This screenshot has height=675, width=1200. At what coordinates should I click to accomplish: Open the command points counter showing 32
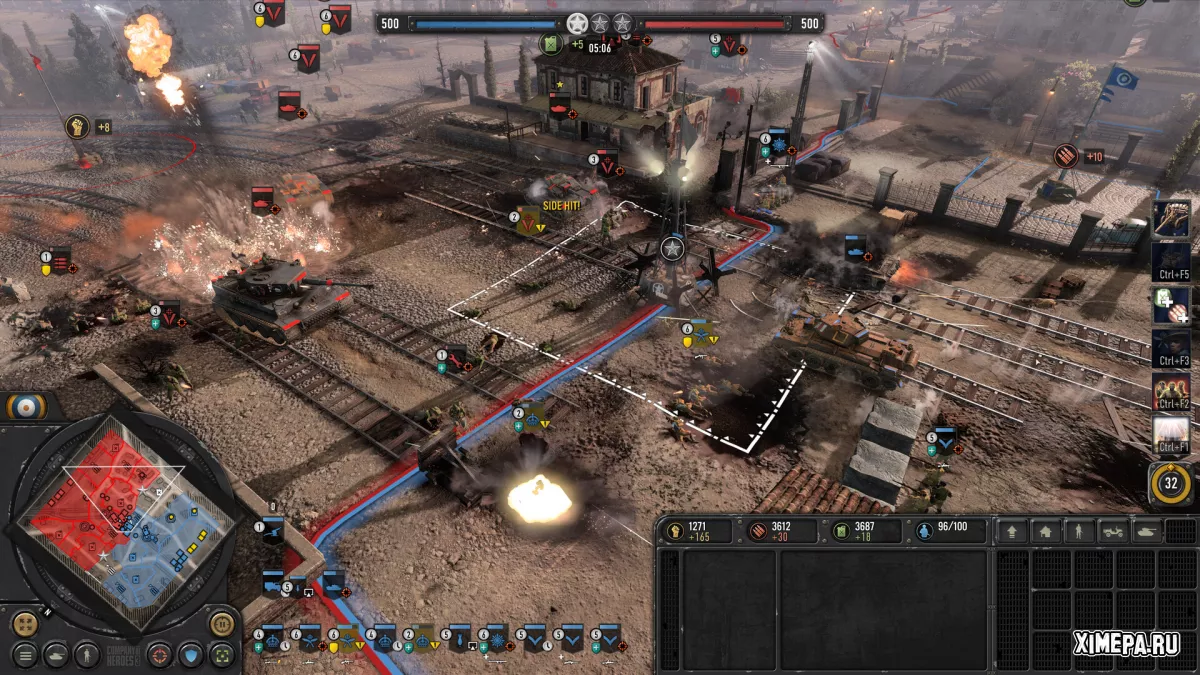click(1171, 484)
